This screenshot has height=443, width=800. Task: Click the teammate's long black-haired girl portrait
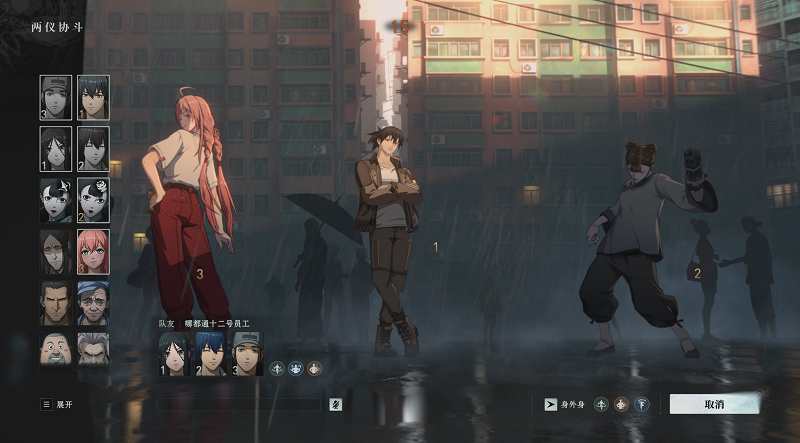174,354
